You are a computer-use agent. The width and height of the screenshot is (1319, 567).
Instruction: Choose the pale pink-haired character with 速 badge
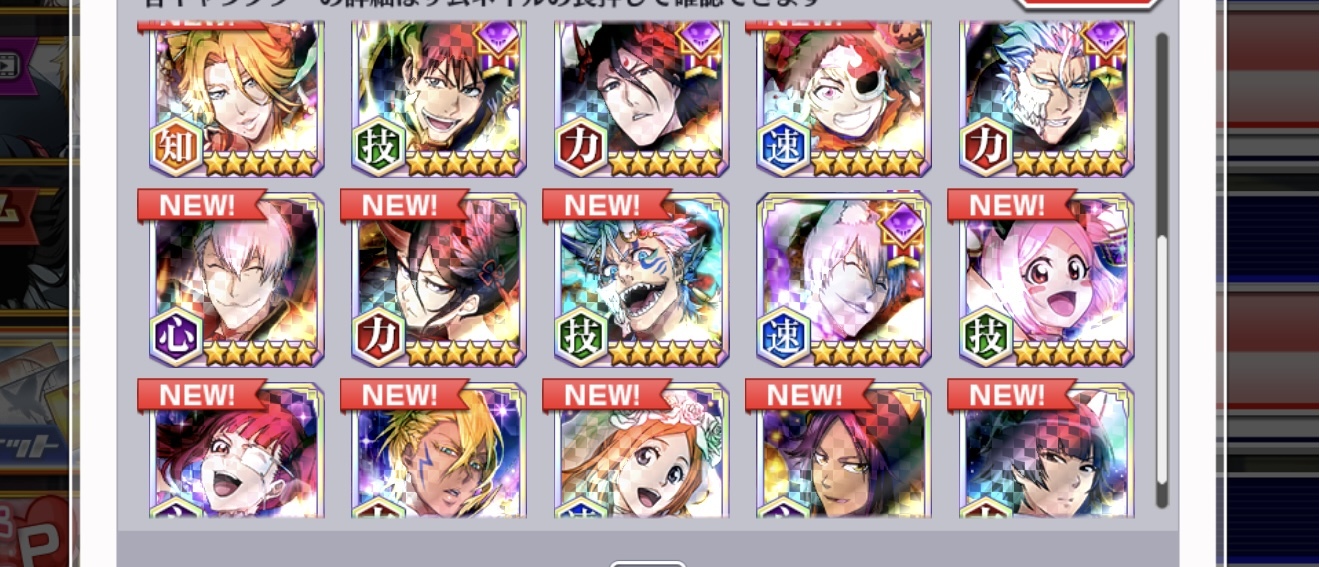pos(844,280)
